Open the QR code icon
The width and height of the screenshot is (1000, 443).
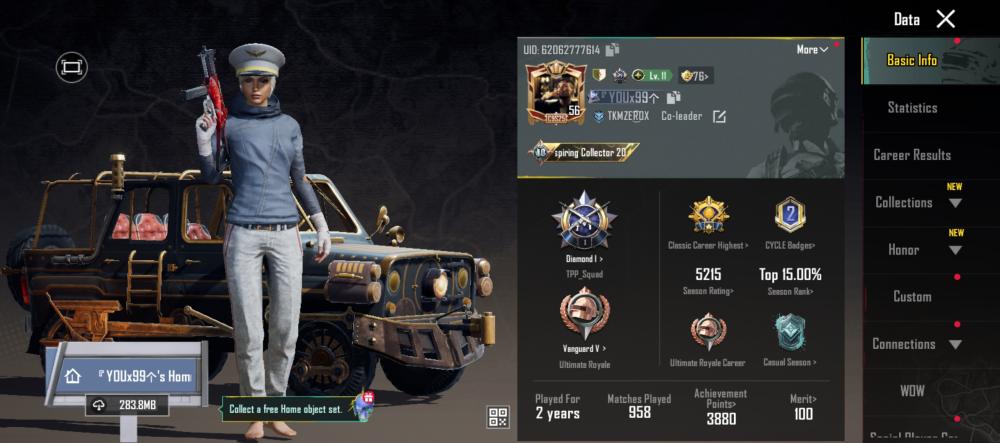coord(498,417)
